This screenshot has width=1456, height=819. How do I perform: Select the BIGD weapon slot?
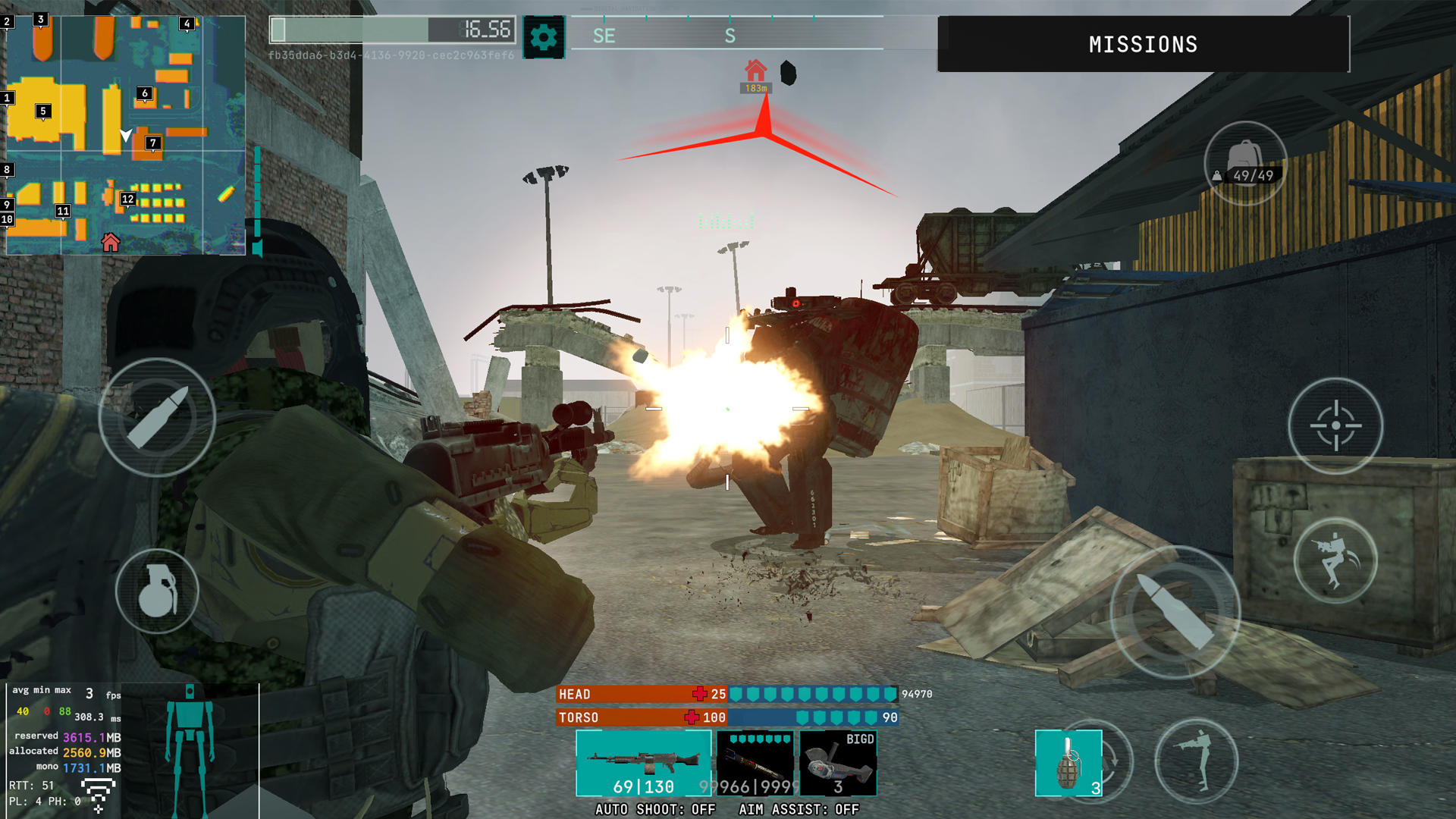tap(837, 762)
